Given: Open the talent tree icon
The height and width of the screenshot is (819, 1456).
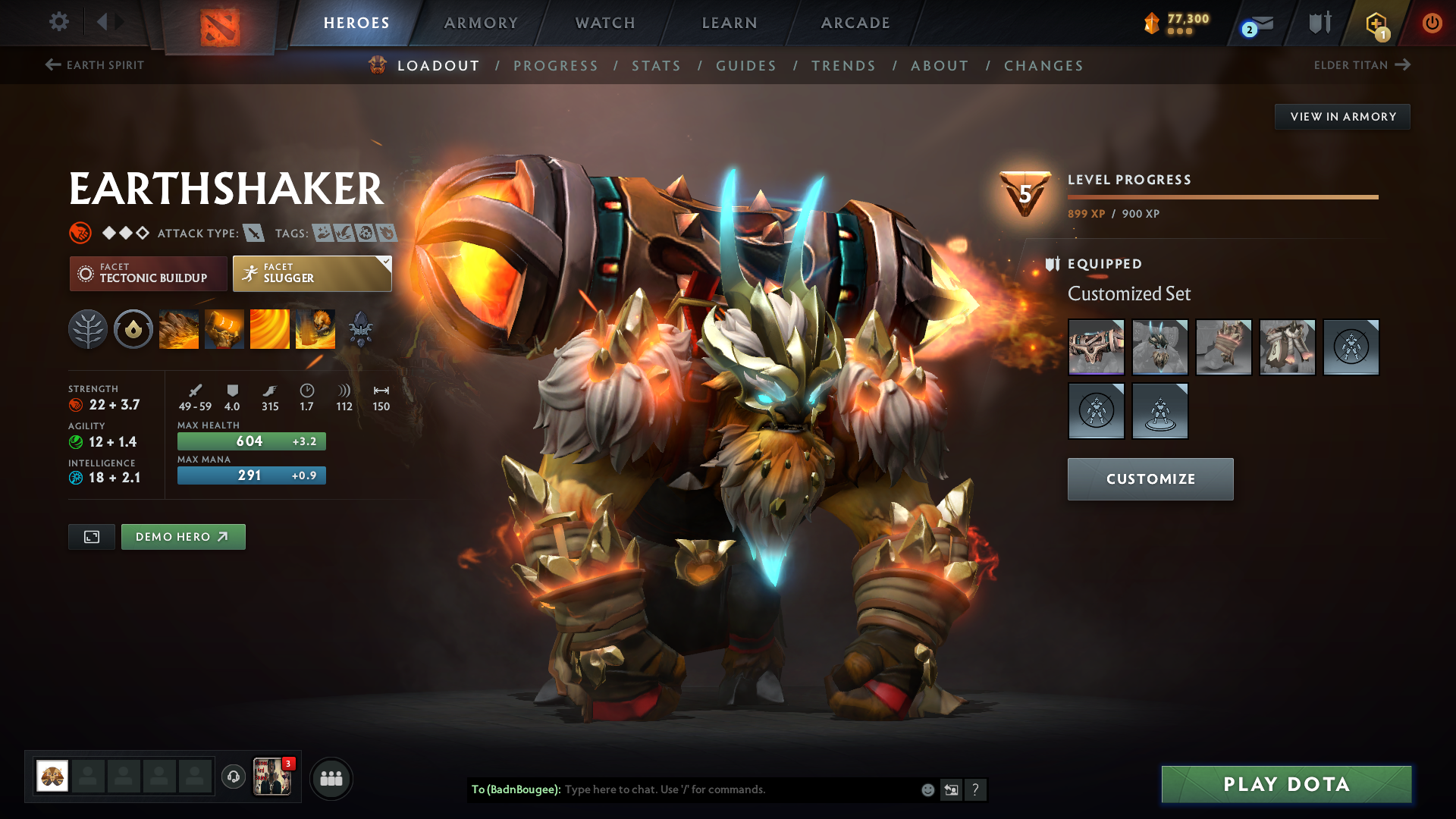Looking at the screenshot, I should 88,329.
